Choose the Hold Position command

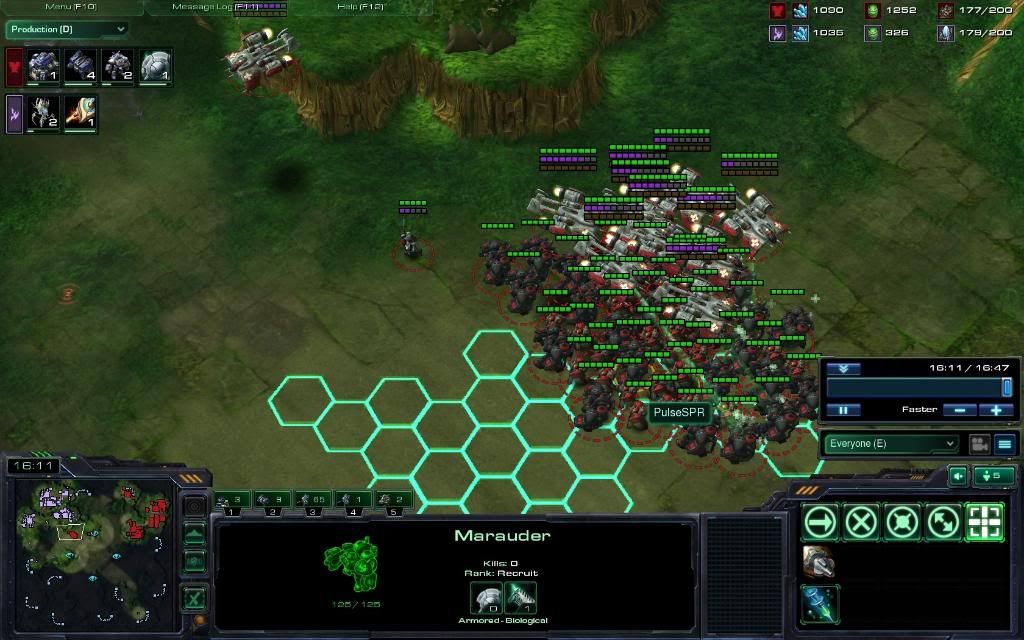902,522
